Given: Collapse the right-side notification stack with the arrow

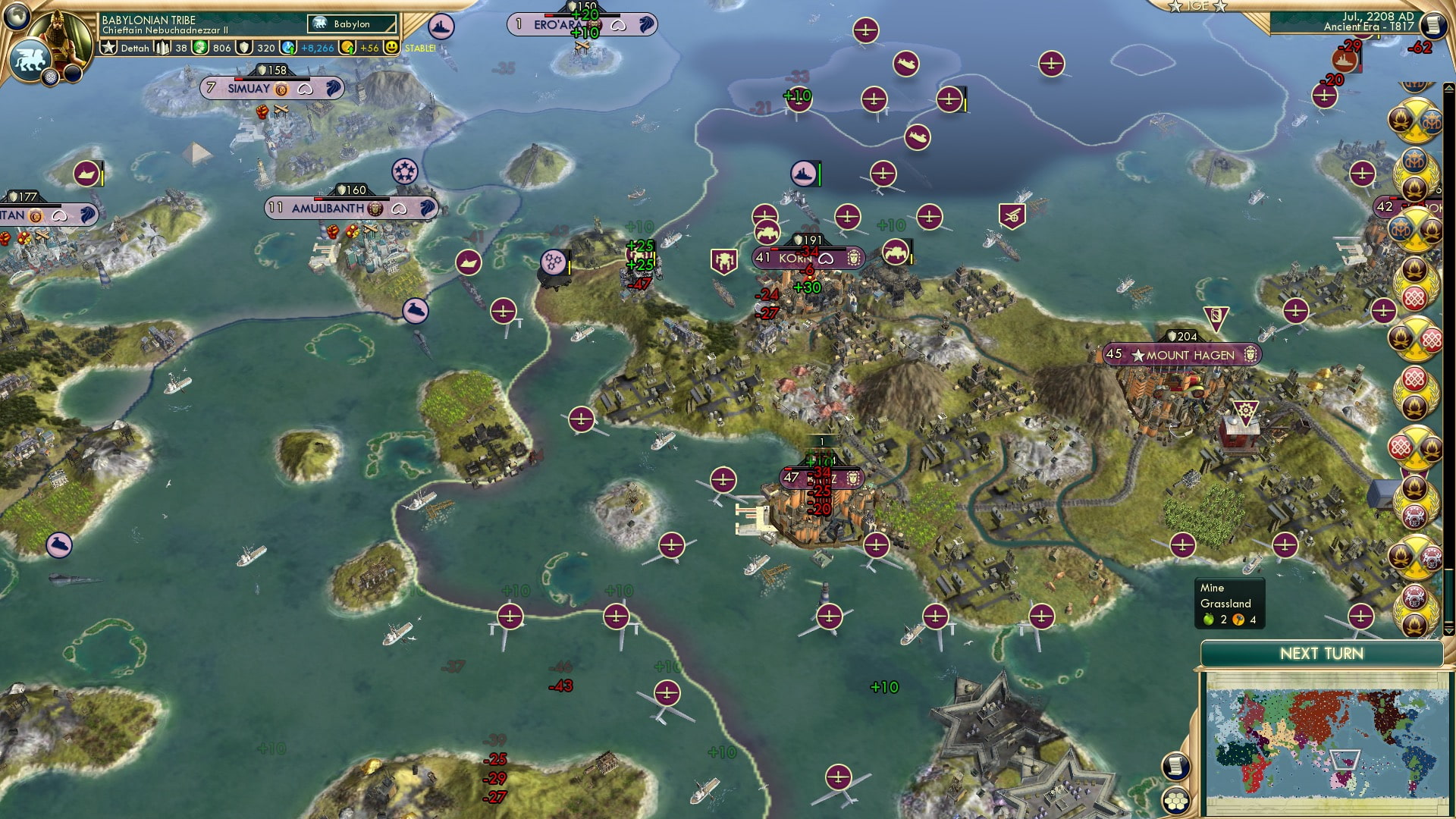Looking at the screenshot, I should coord(1449,86).
